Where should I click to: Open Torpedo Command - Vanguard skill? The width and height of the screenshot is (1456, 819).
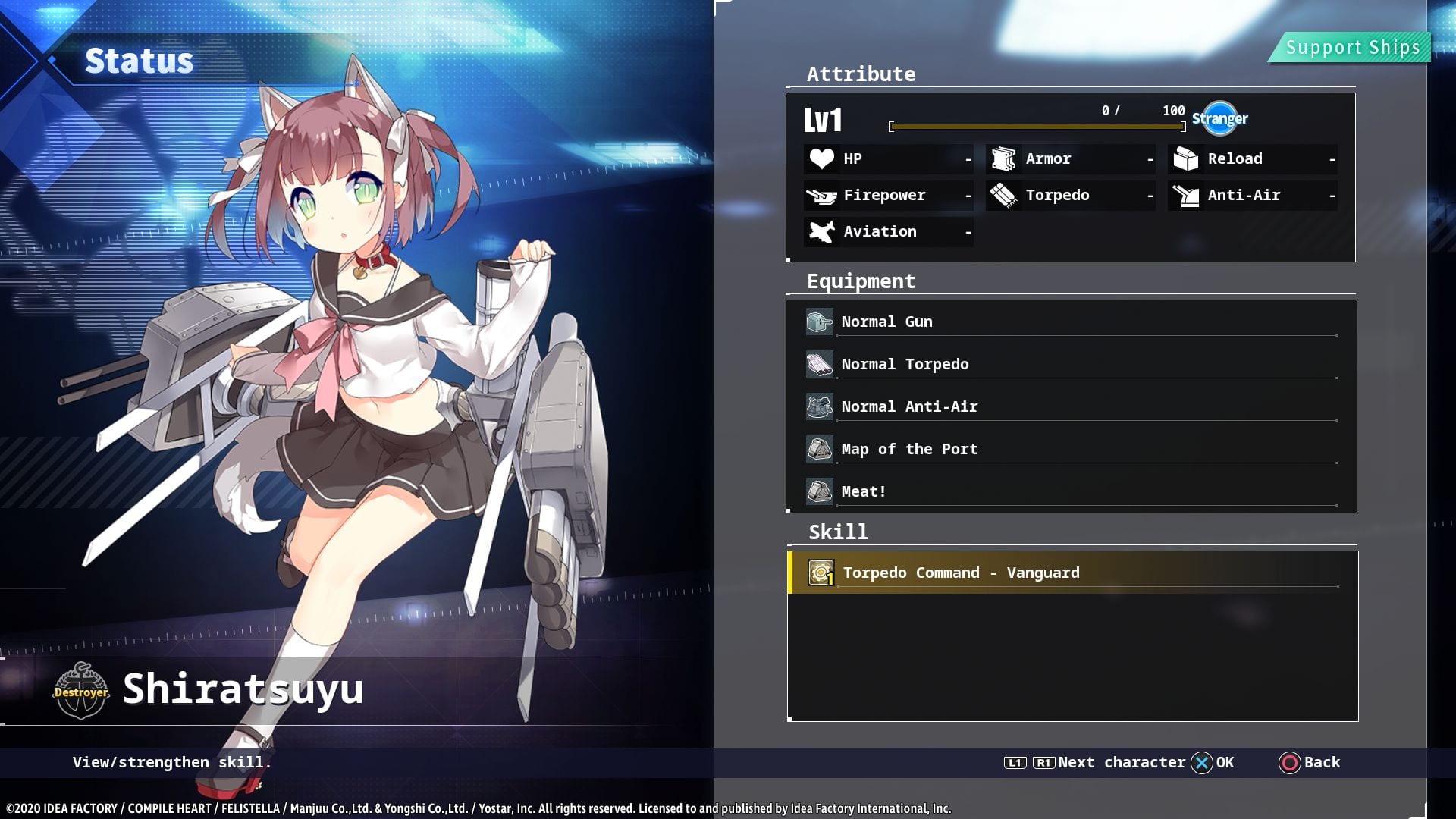point(1069,573)
